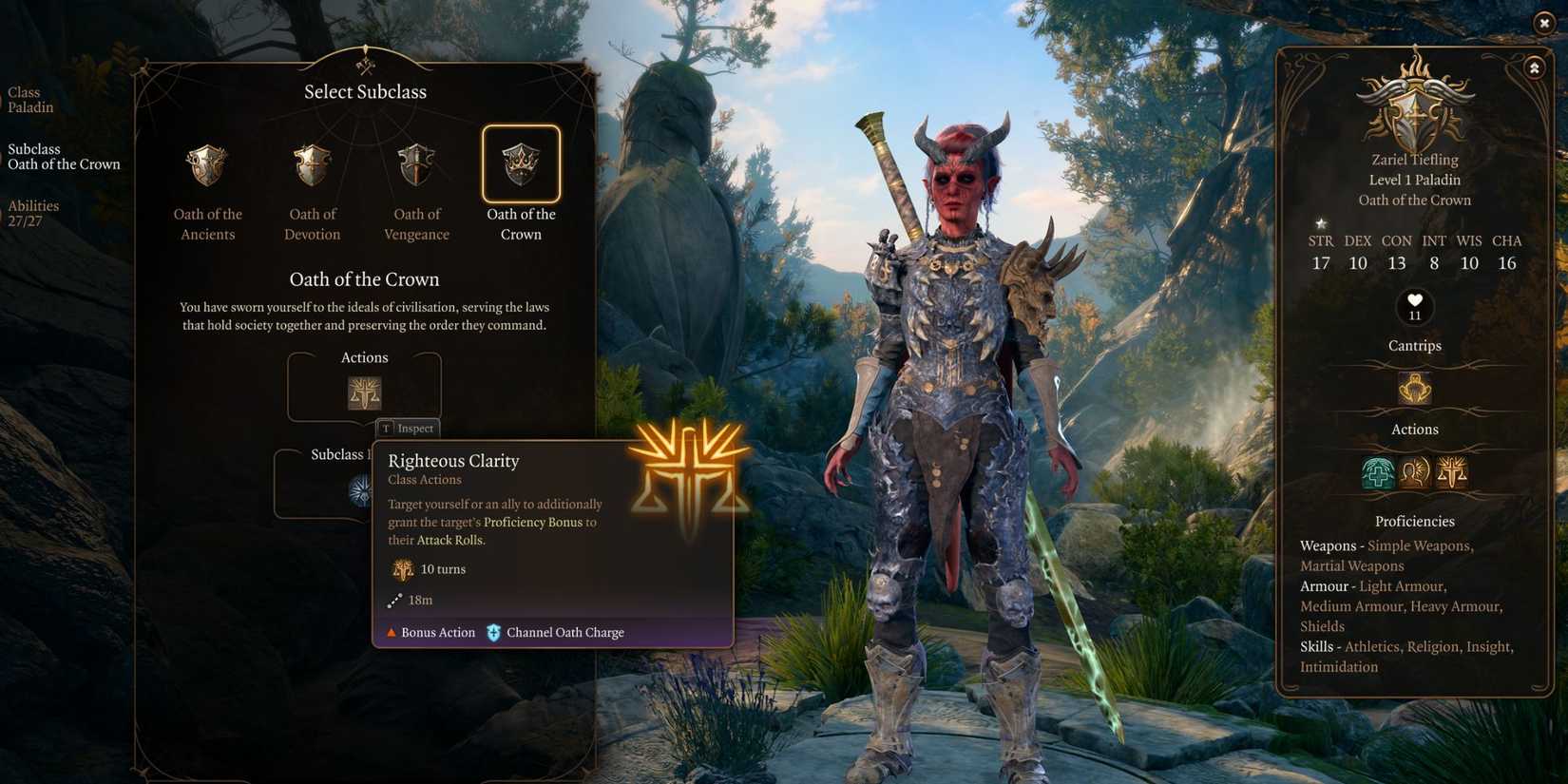Click the subclass feature icon below the Actions box
Image resolution: width=1568 pixels, height=784 pixels.
(362, 492)
